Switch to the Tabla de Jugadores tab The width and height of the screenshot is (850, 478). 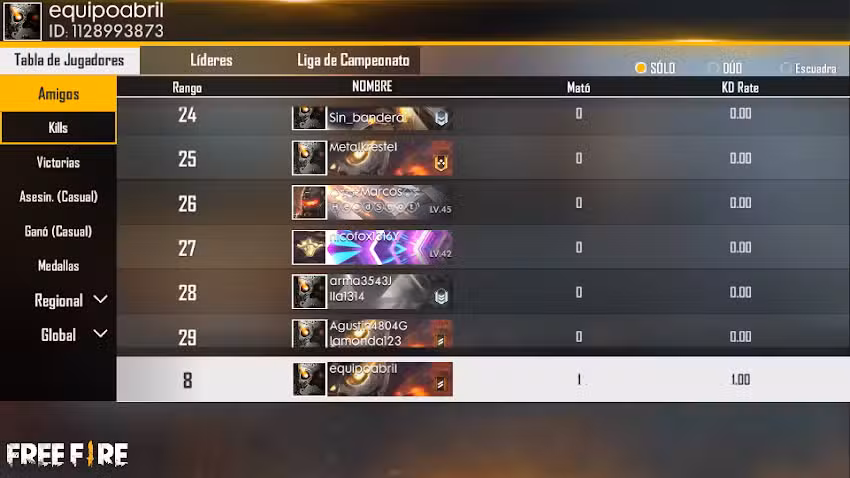pyautogui.click(x=69, y=60)
